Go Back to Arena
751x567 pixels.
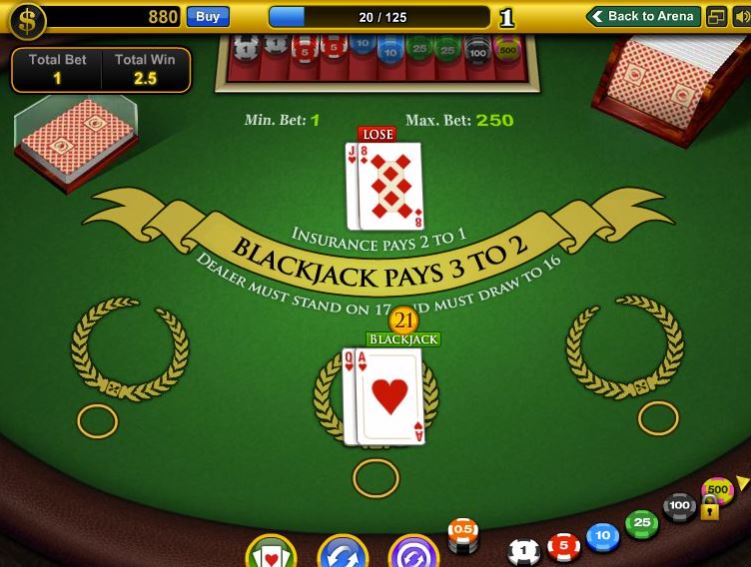[x=643, y=16]
